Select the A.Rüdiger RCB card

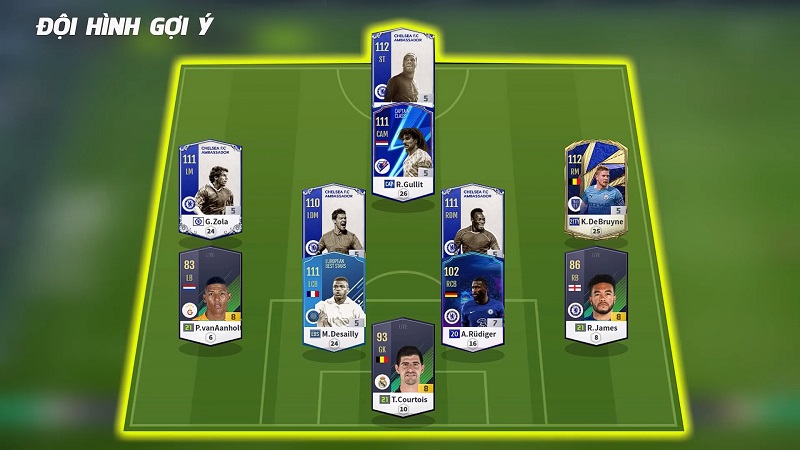(x=472, y=296)
